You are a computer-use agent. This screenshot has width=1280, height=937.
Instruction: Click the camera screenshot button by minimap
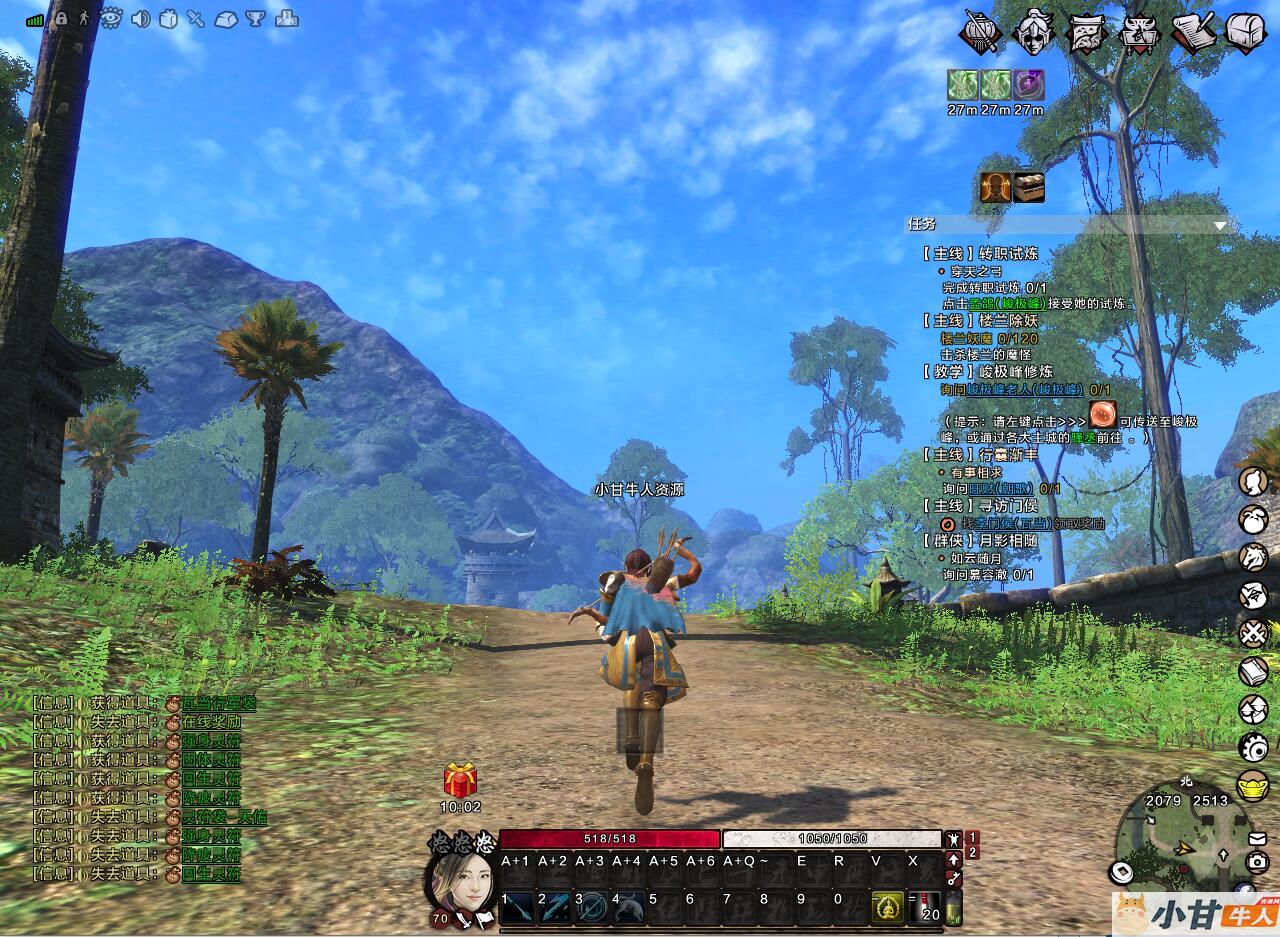coord(1258,862)
